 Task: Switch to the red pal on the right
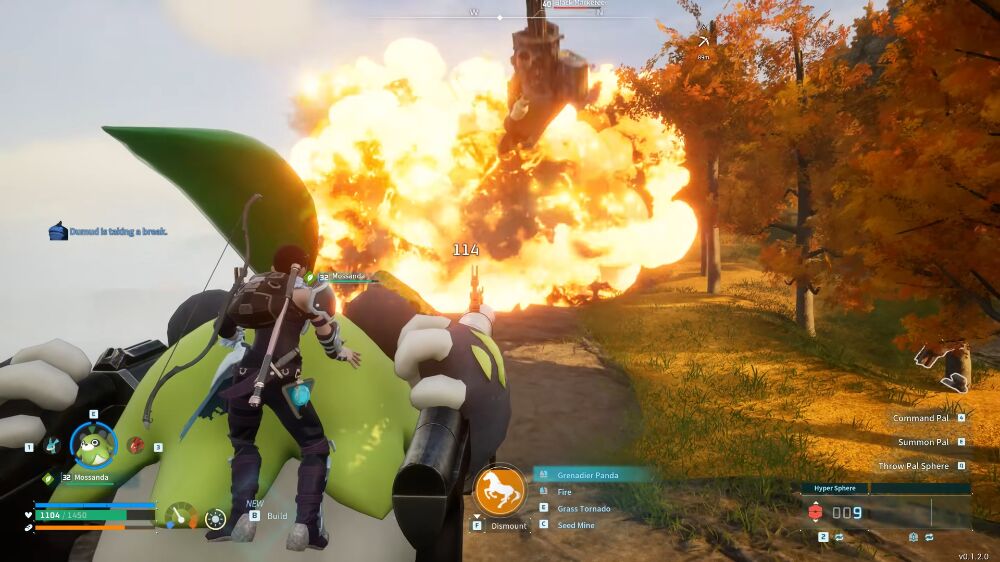136,446
